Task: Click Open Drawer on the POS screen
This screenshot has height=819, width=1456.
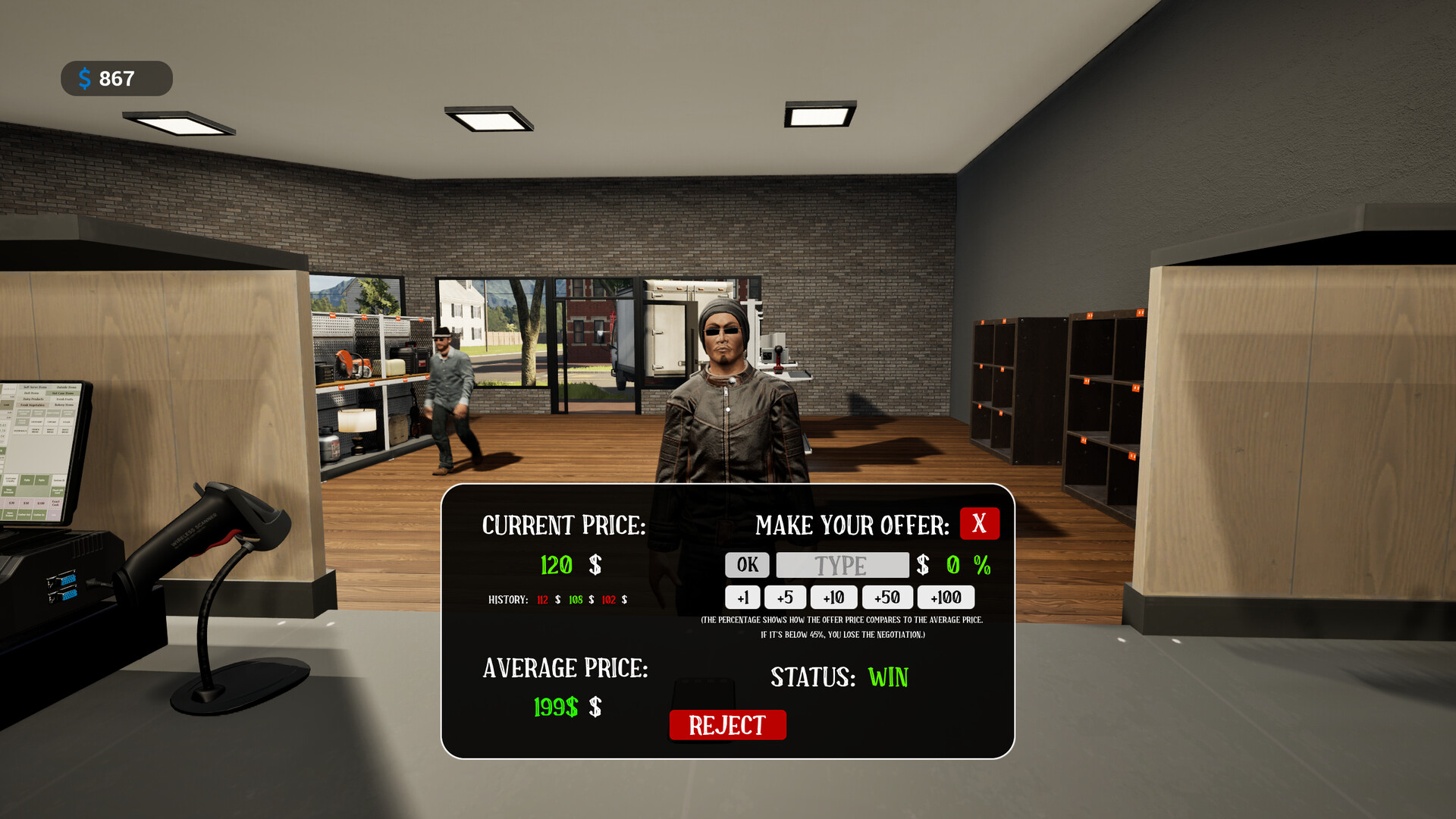Action: point(9,514)
